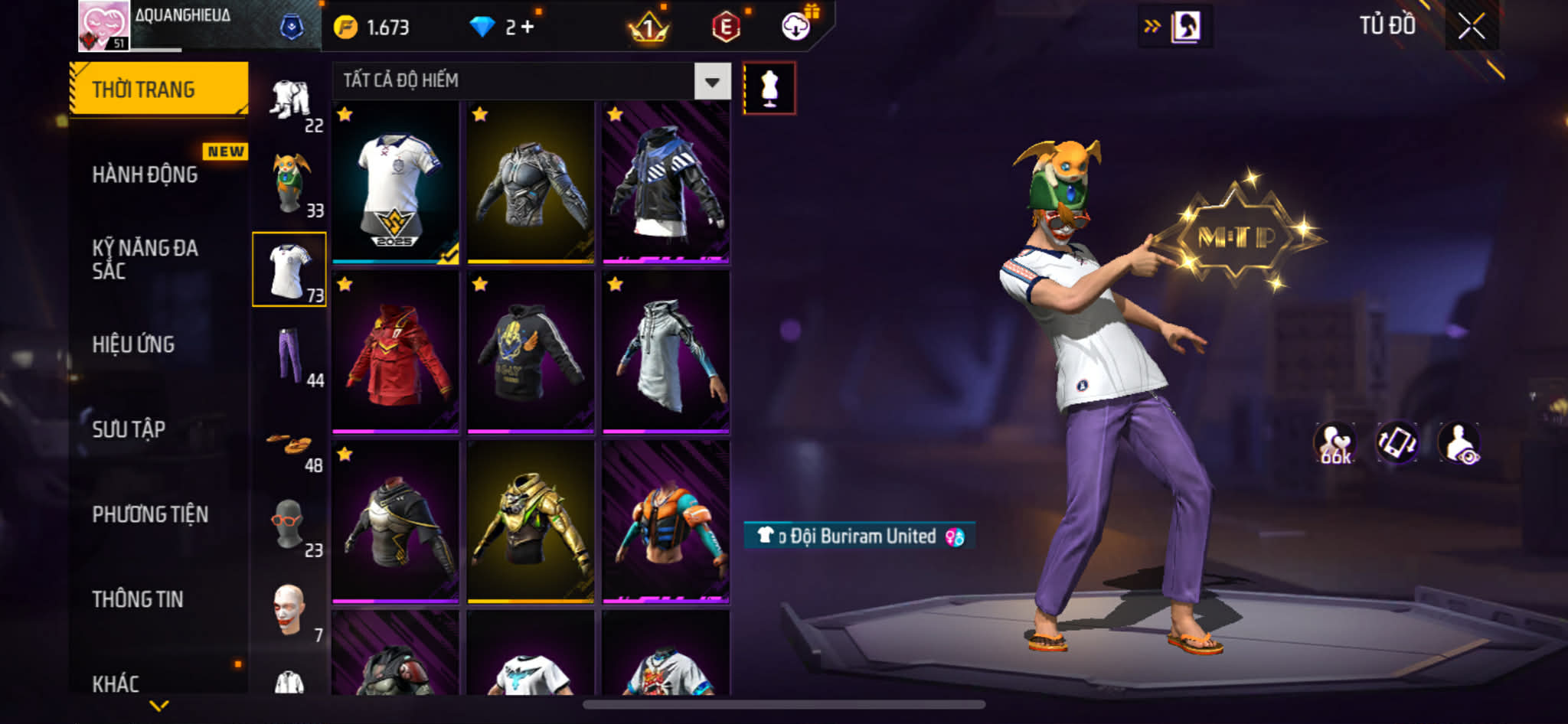The height and width of the screenshot is (724, 1568).
Task: Go to the Sưu Tập tab
Action: pos(129,429)
